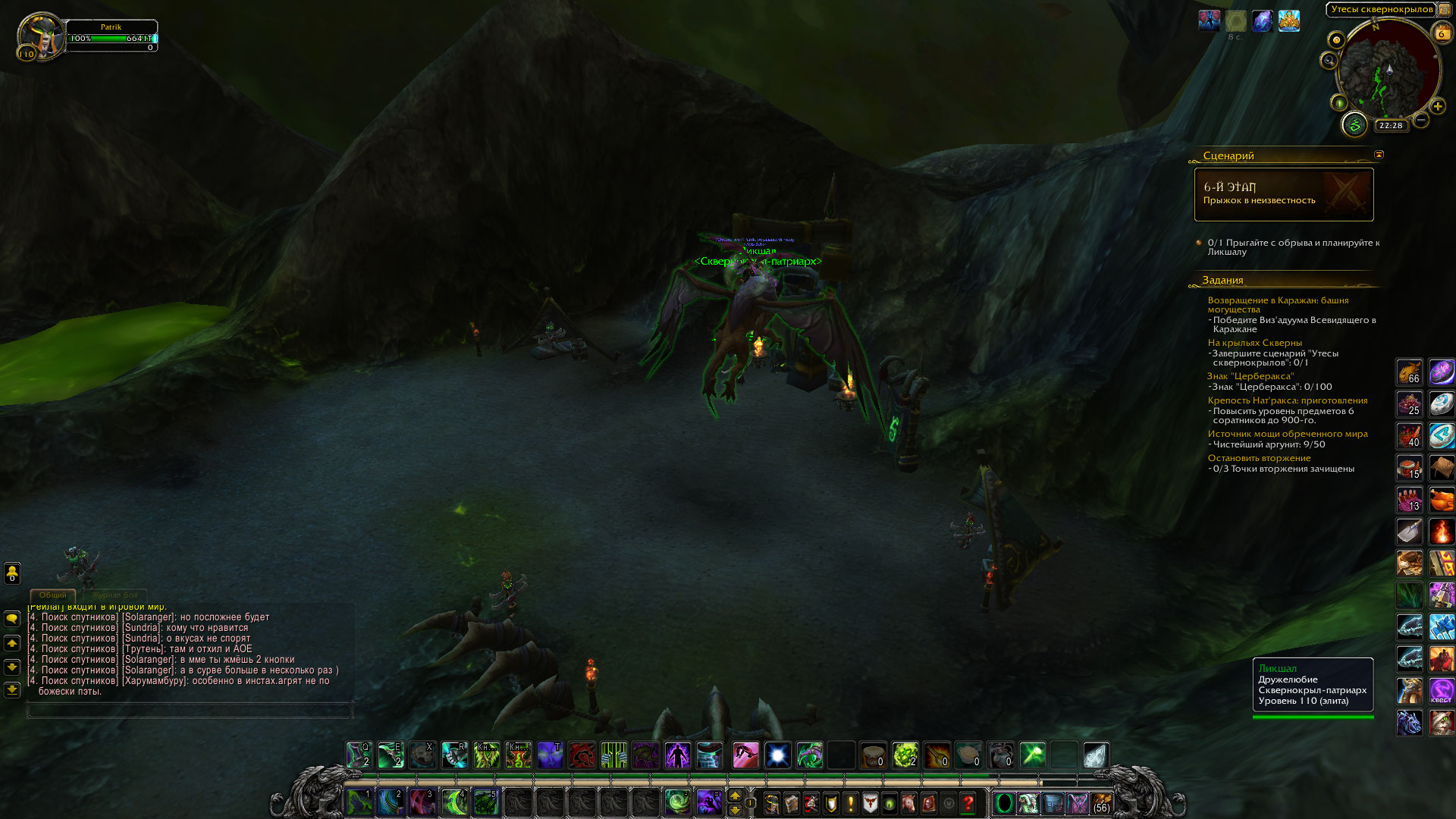This screenshot has width=1456, height=819.
Task: Click the Patrik player portrait
Action: coord(41,36)
